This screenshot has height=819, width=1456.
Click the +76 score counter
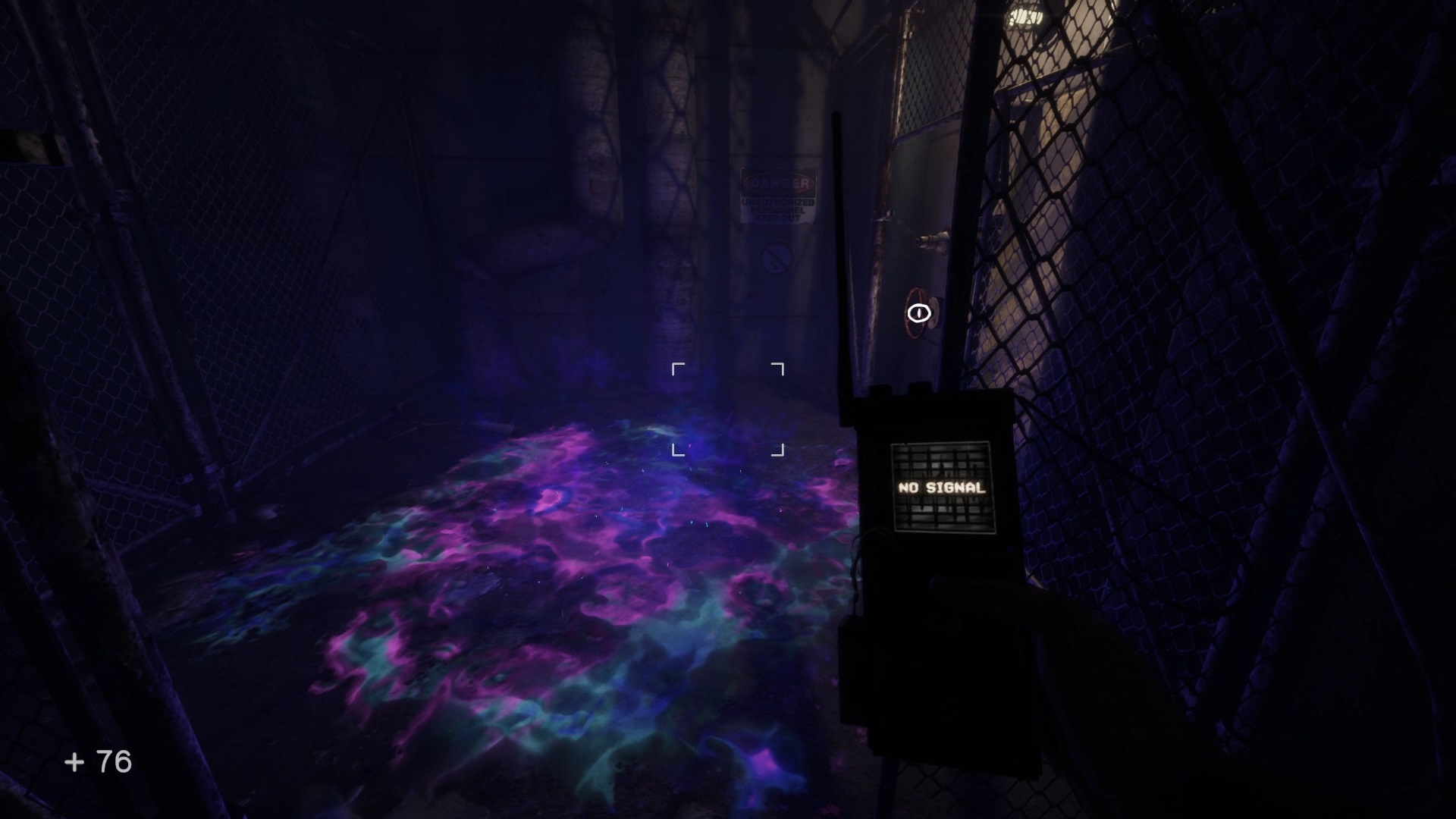tap(99, 760)
